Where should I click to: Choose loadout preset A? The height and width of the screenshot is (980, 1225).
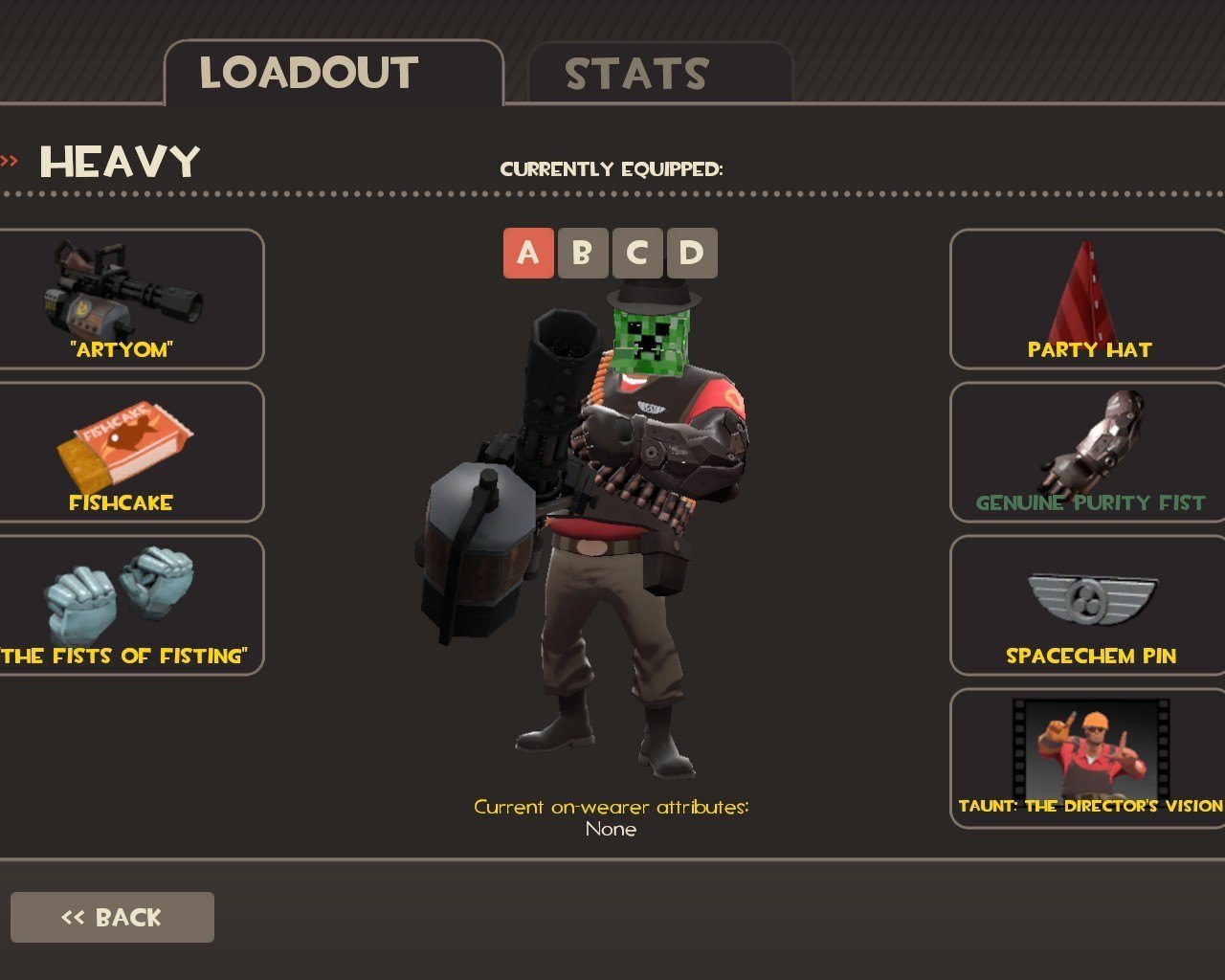pos(528,254)
